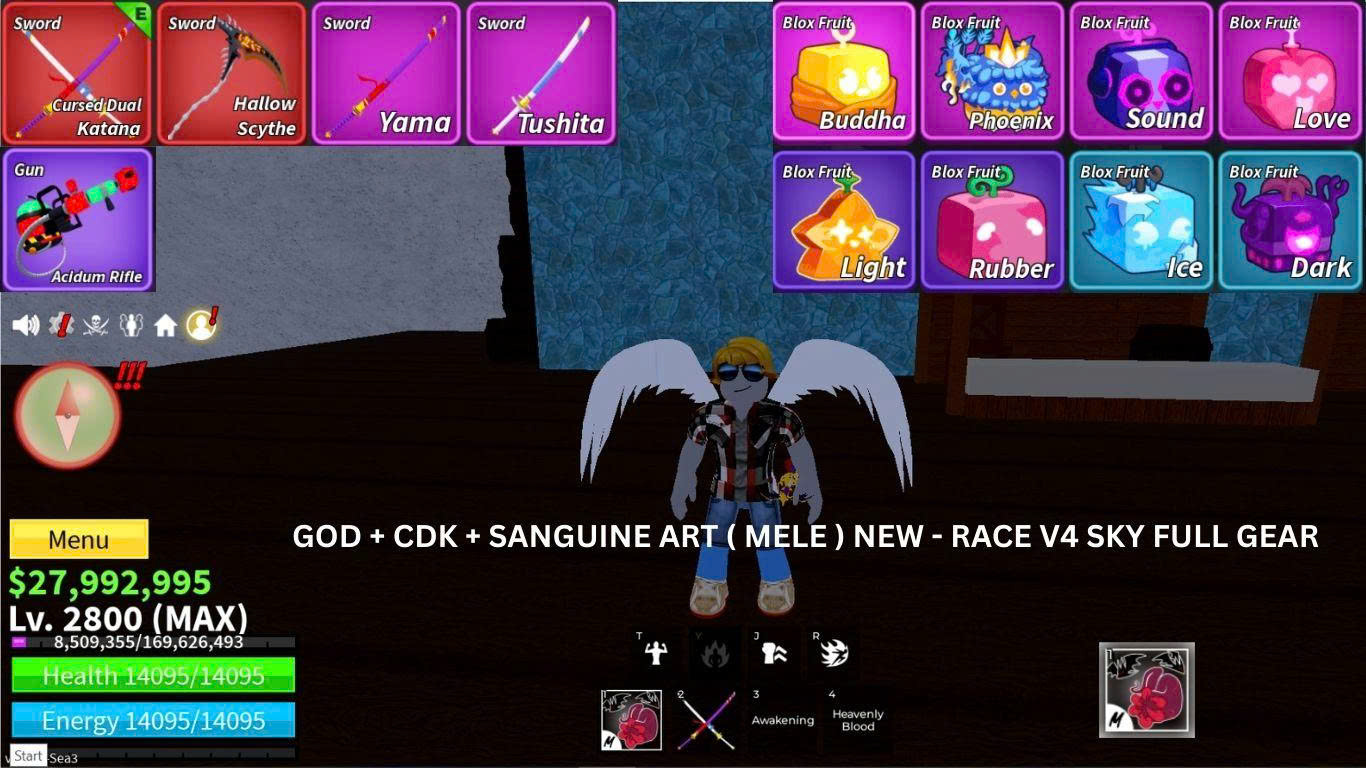Click the home icon
Image resolution: width=1366 pixels, height=768 pixels.
tap(166, 323)
